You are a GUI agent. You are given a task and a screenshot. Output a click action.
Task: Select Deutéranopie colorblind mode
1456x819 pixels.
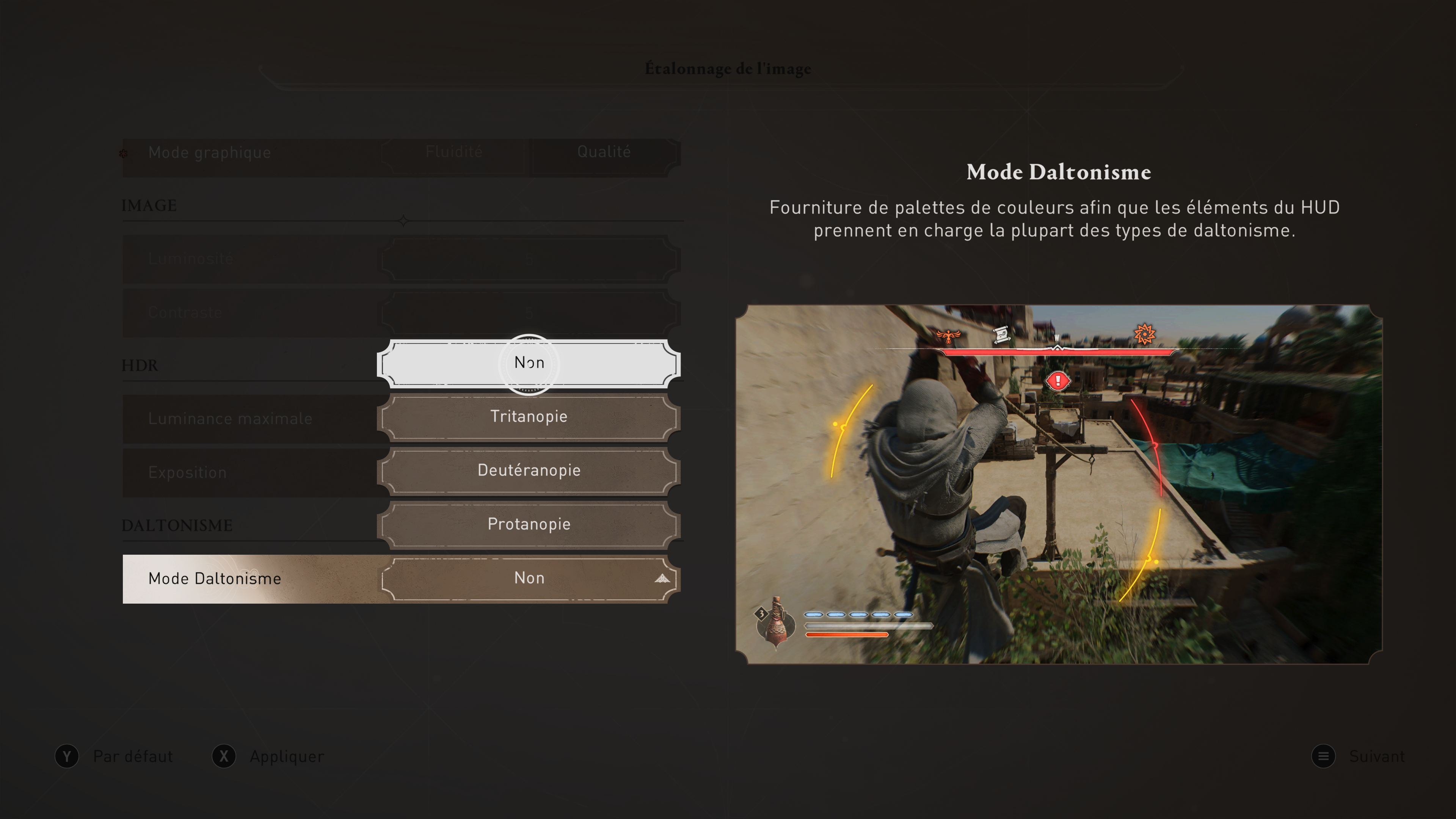coord(529,470)
